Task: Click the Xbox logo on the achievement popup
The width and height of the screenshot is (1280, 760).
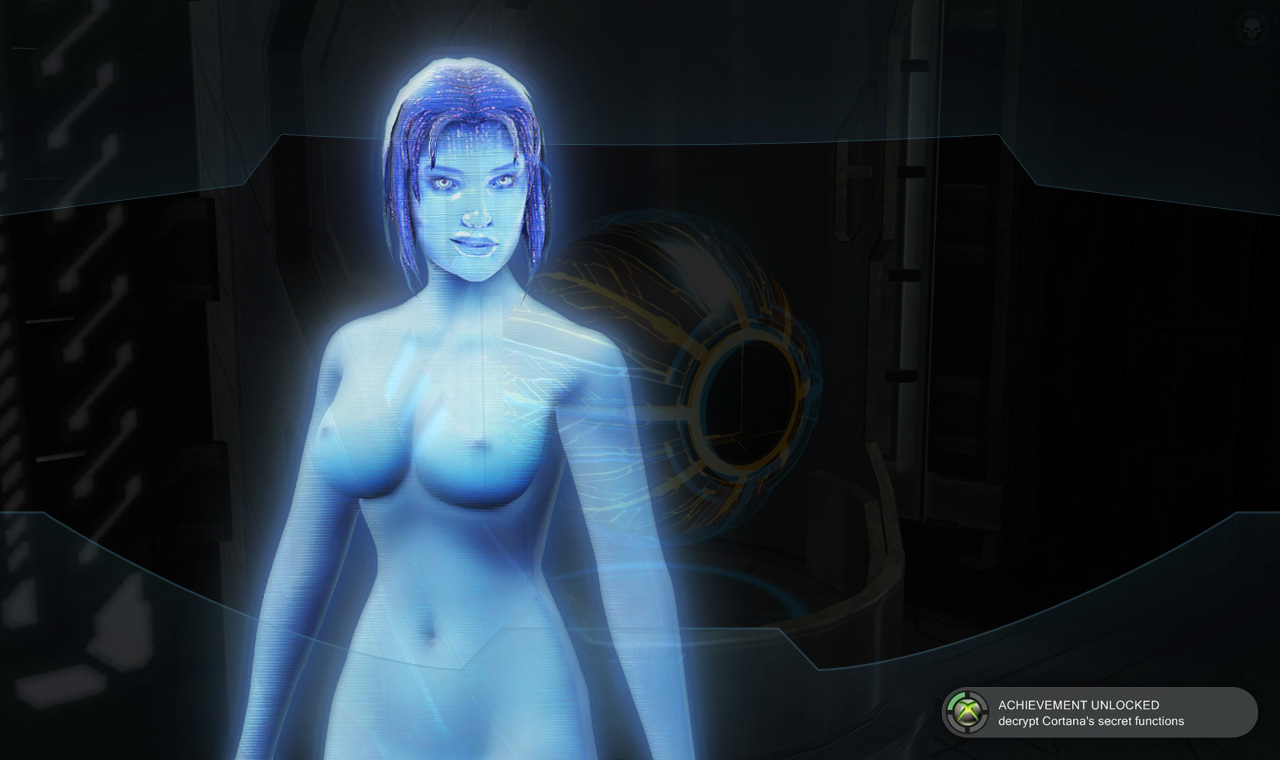Action: tap(966, 712)
